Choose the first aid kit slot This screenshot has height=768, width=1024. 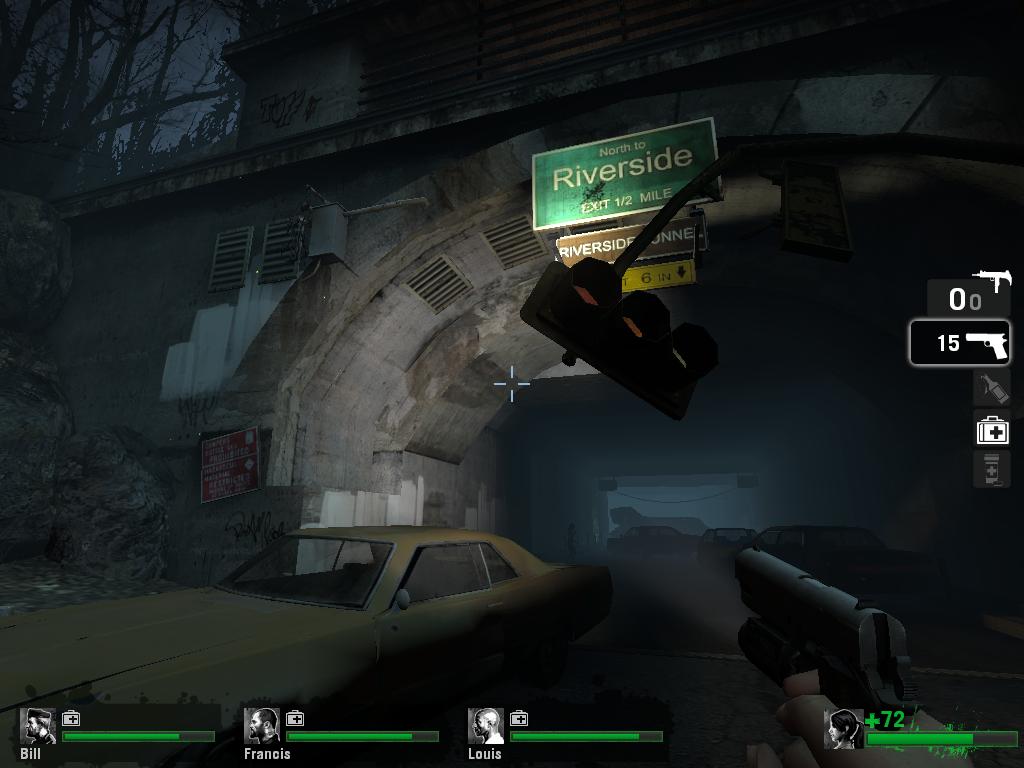[992, 430]
